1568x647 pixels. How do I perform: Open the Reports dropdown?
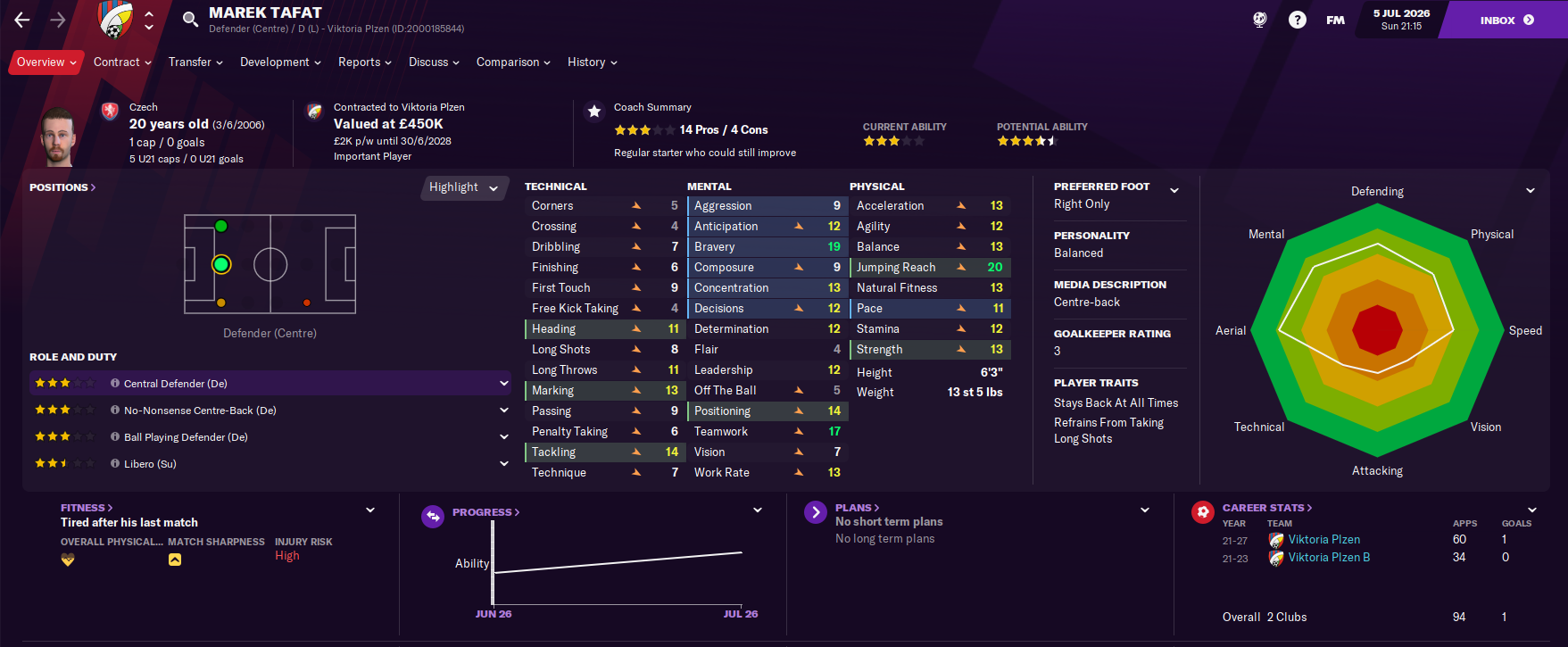(x=364, y=62)
